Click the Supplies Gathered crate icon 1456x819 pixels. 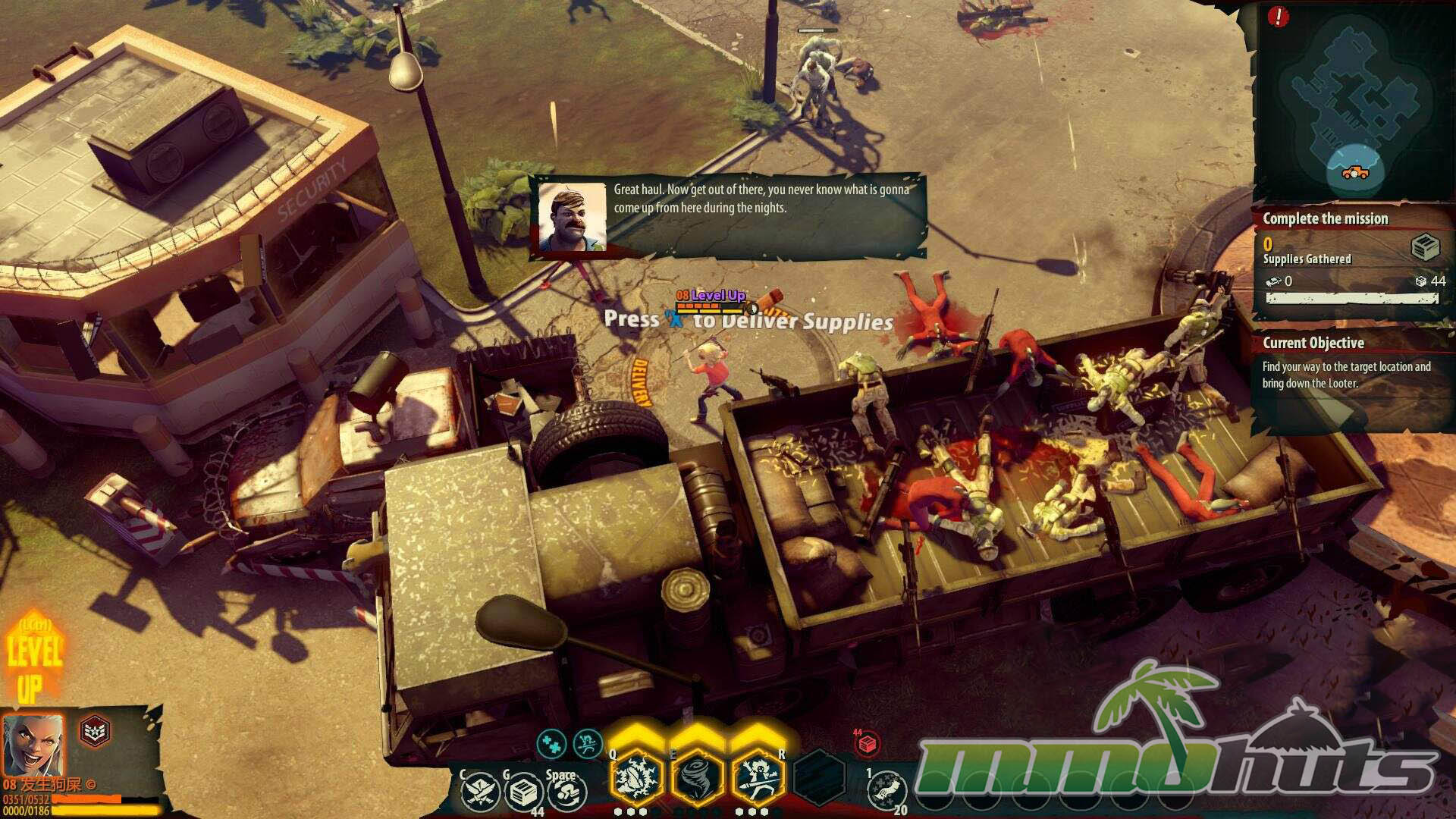[1425, 247]
